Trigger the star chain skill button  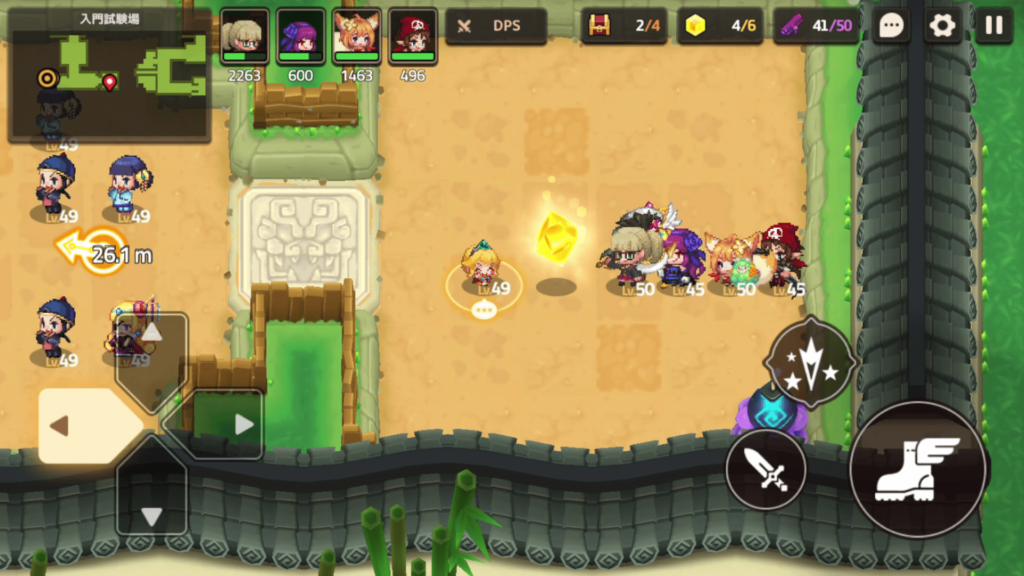click(x=810, y=362)
